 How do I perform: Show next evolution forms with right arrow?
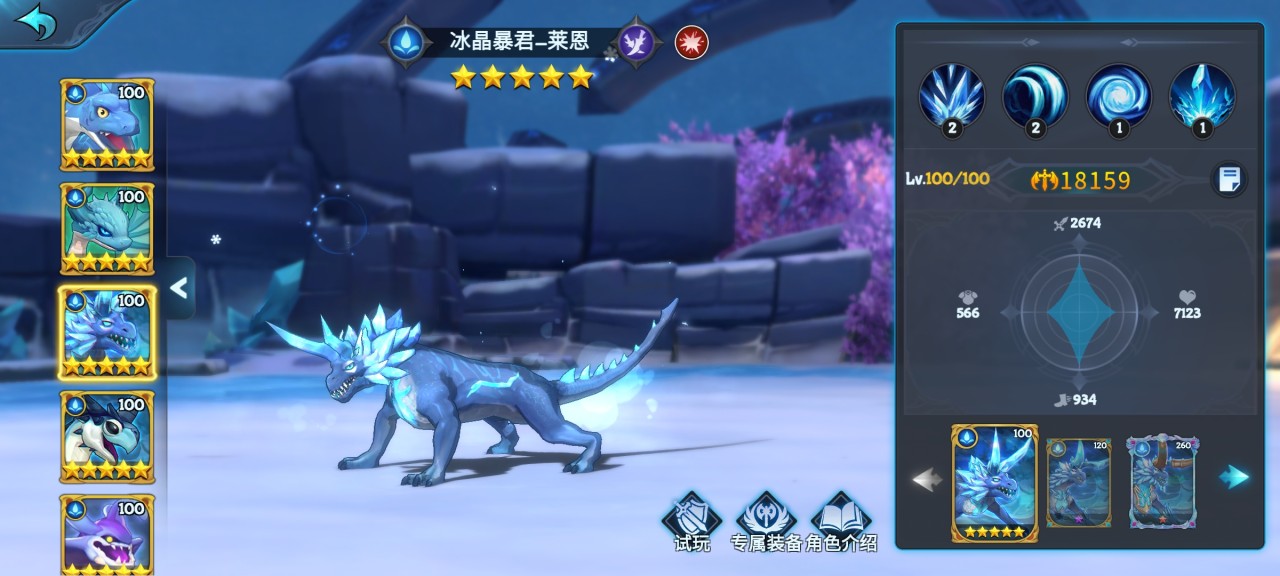pos(1234,478)
